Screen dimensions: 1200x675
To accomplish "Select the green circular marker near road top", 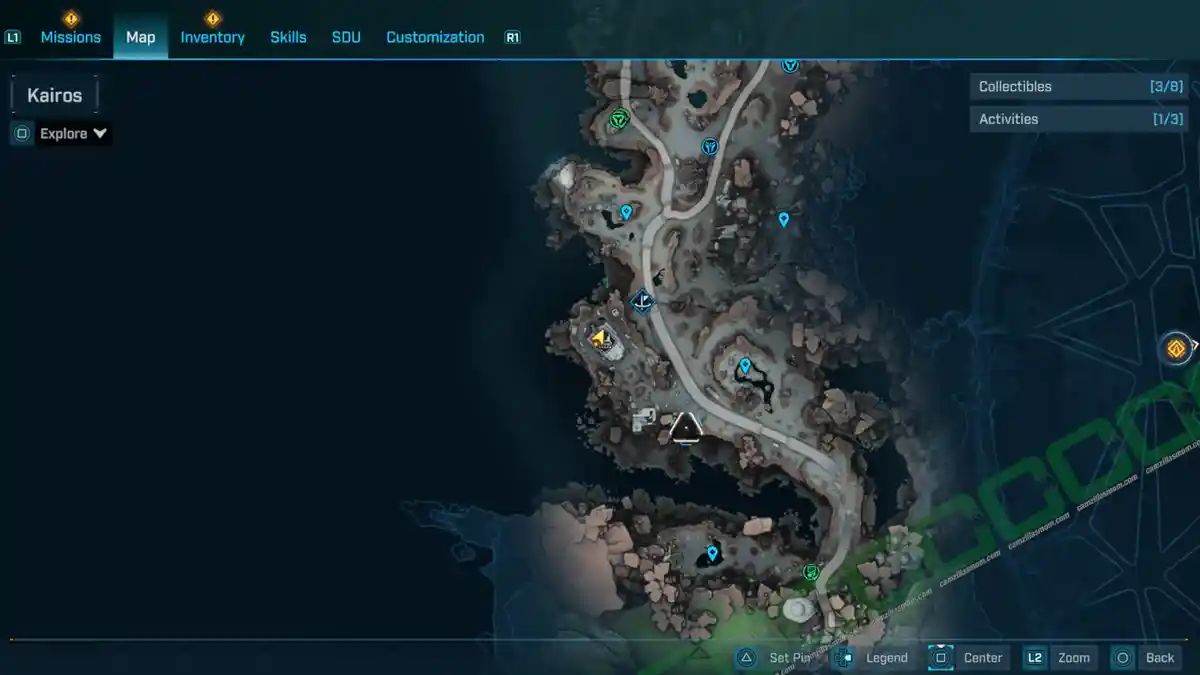I will tap(618, 120).
